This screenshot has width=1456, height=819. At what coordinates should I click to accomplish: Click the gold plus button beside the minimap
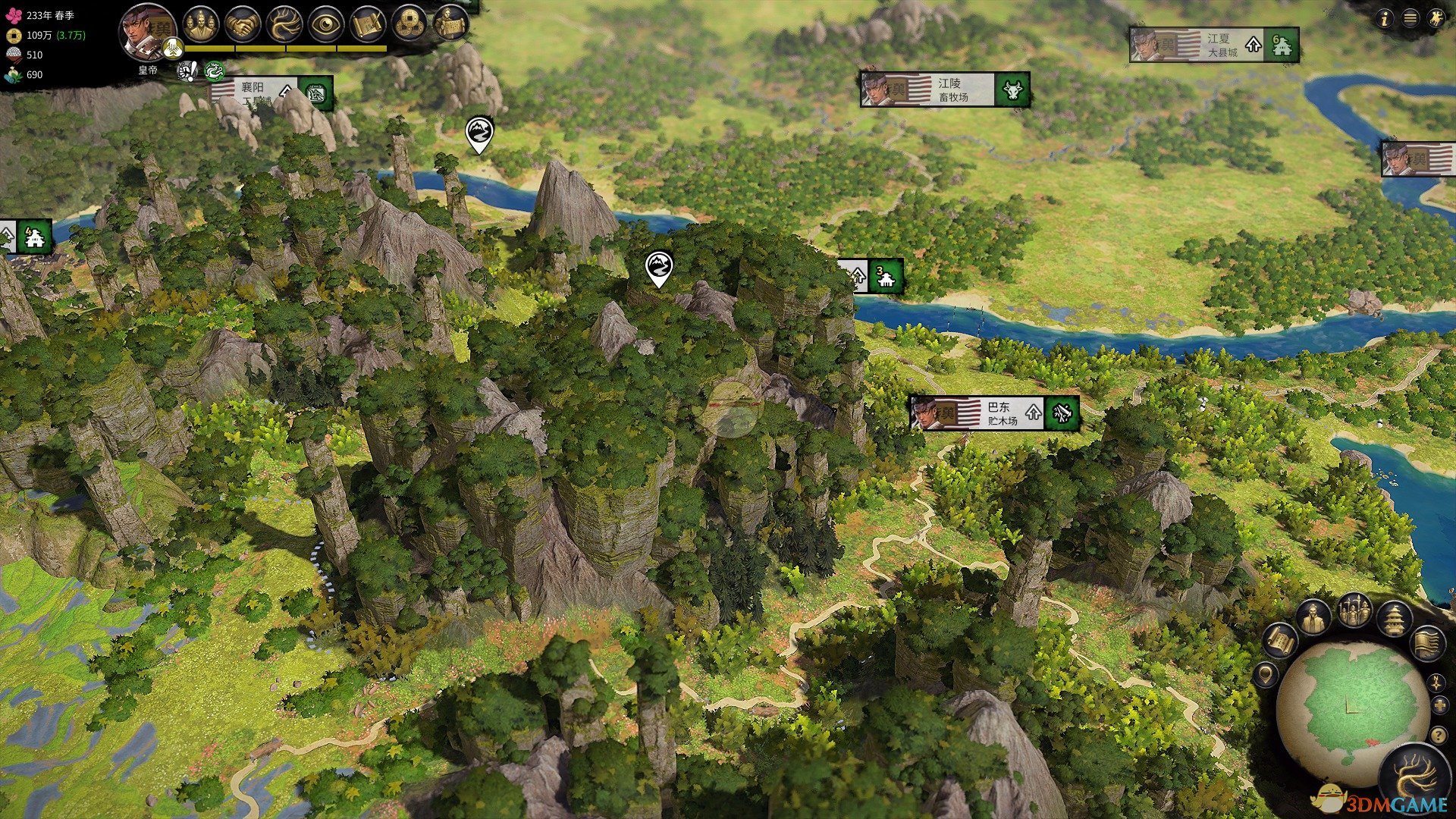(1439, 707)
